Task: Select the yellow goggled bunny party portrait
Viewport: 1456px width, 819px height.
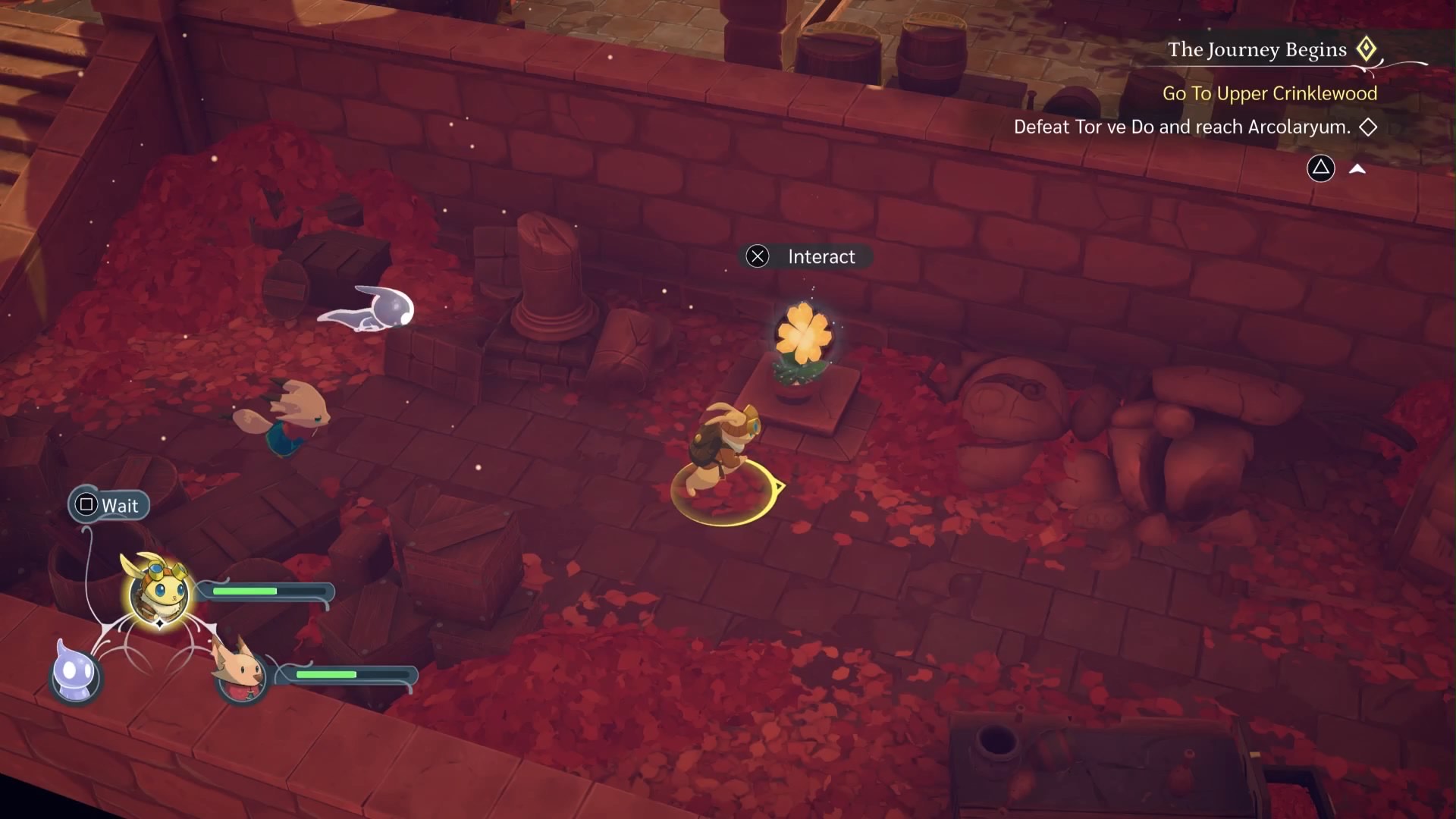Action: pos(158,592)
